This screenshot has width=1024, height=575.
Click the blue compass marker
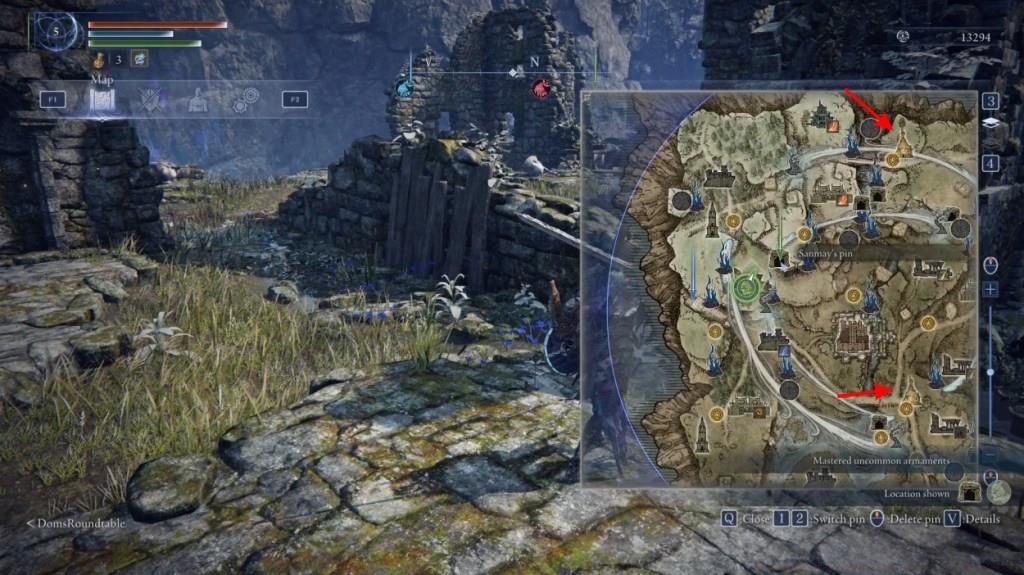click(404, 89)
